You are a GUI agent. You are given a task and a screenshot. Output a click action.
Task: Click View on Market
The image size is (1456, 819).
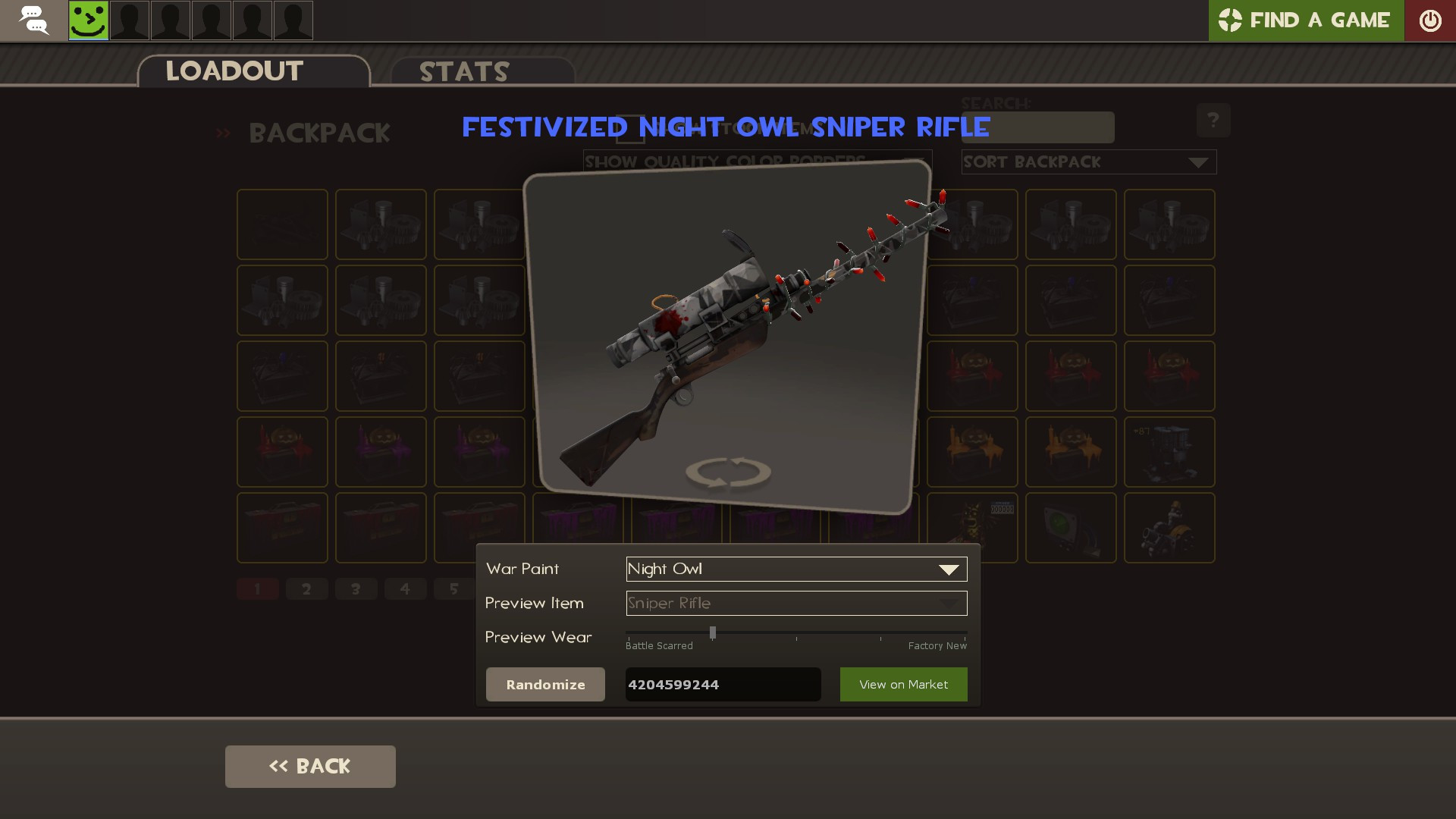point(903,684)
